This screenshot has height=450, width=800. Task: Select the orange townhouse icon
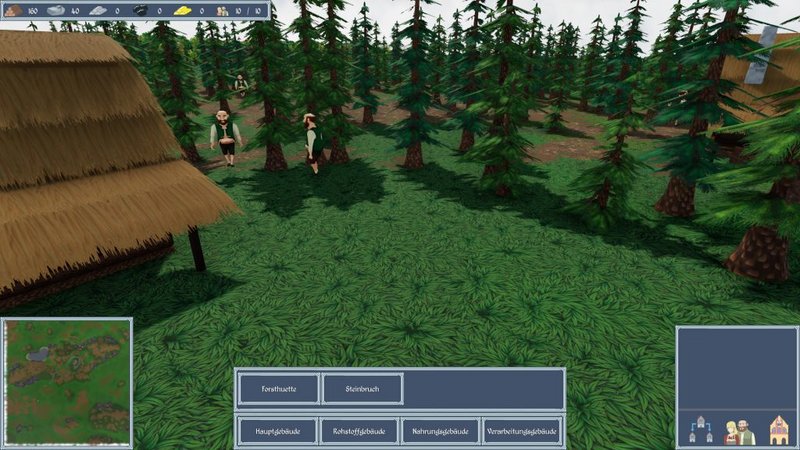(x=779, y=432)
